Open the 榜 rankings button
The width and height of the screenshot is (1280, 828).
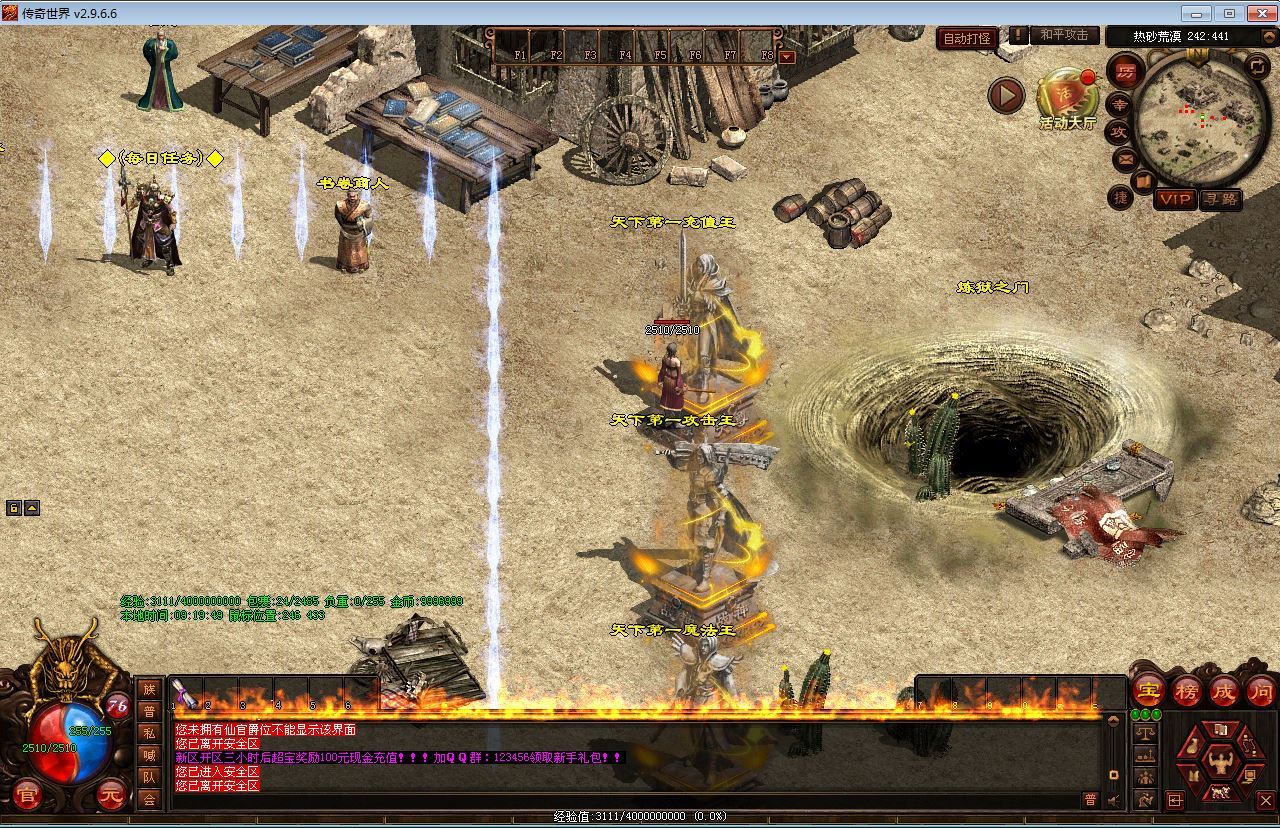pyautogui.click(x=1187, y=690)
